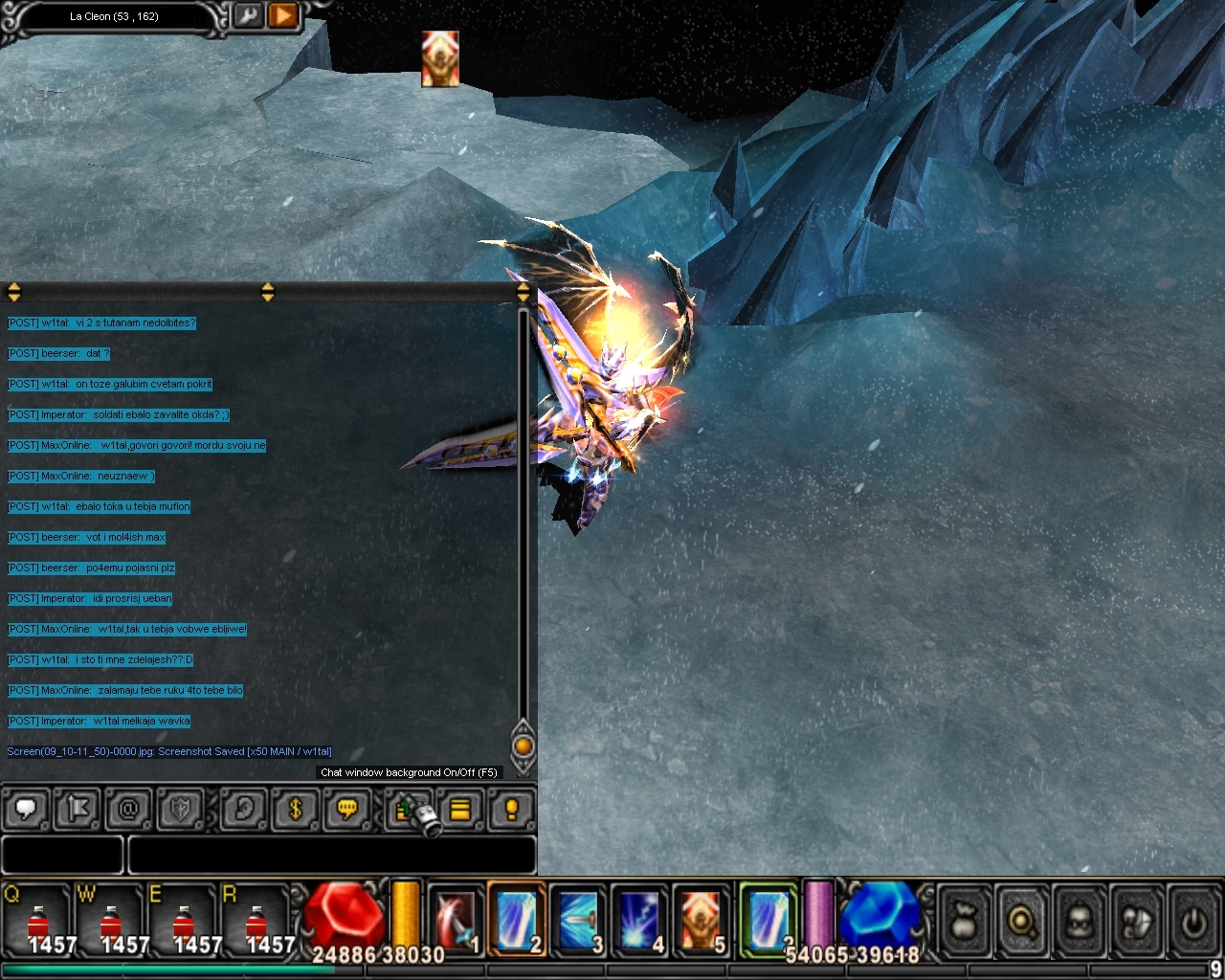
Task: Click the orange play arrow button
Action: pos(282,16)
